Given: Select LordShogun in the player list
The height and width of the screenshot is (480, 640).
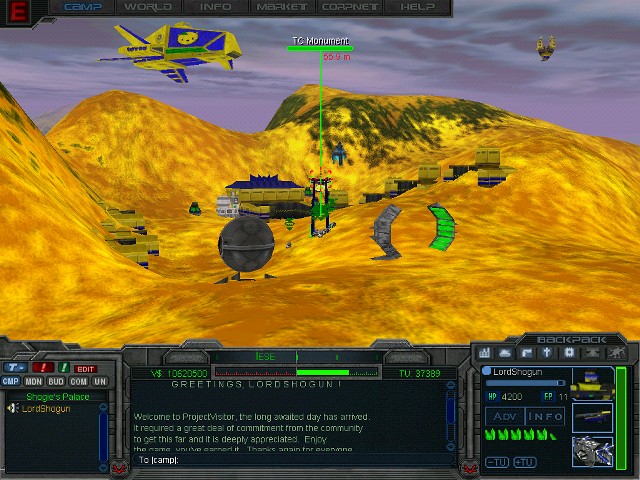Looking at the screenshot, I should click(43, 409).
